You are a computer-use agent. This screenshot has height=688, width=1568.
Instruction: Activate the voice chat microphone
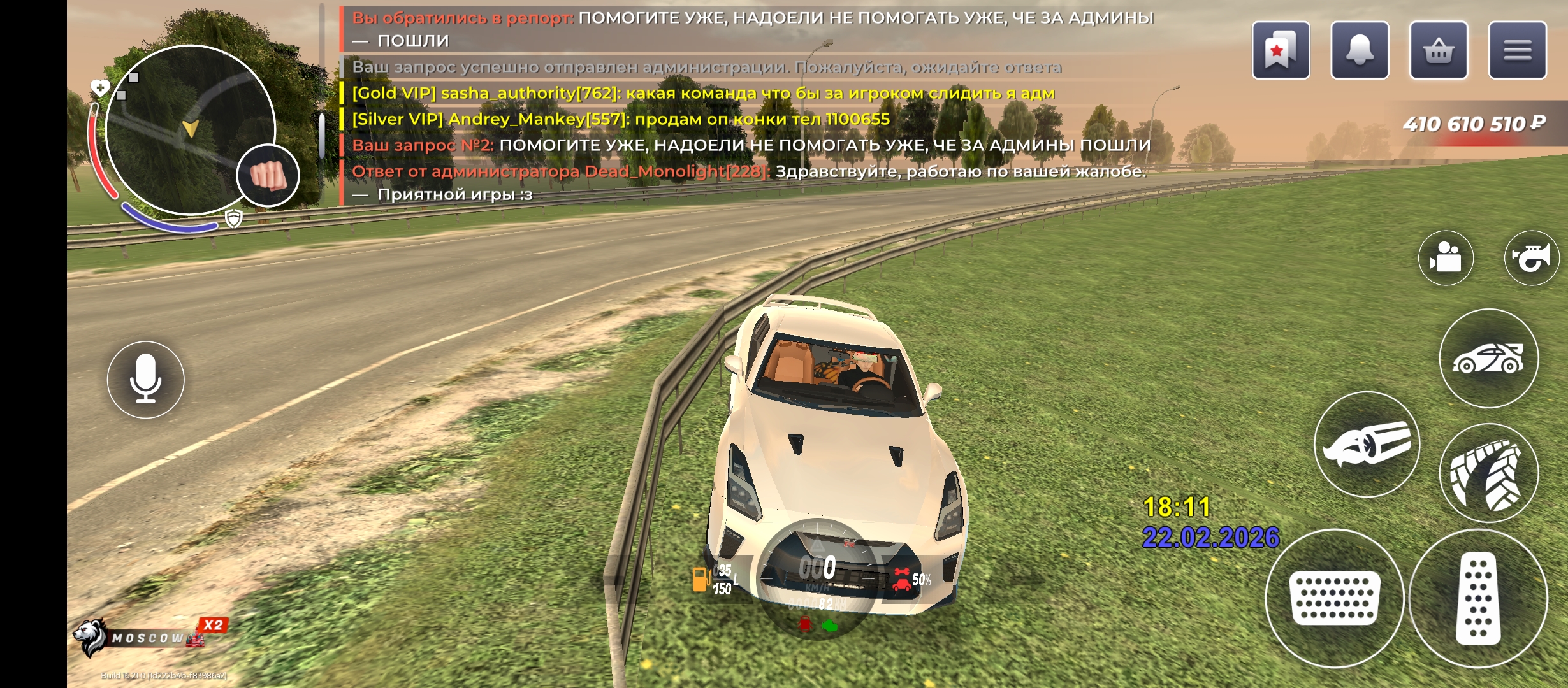(x=145, y=380)
